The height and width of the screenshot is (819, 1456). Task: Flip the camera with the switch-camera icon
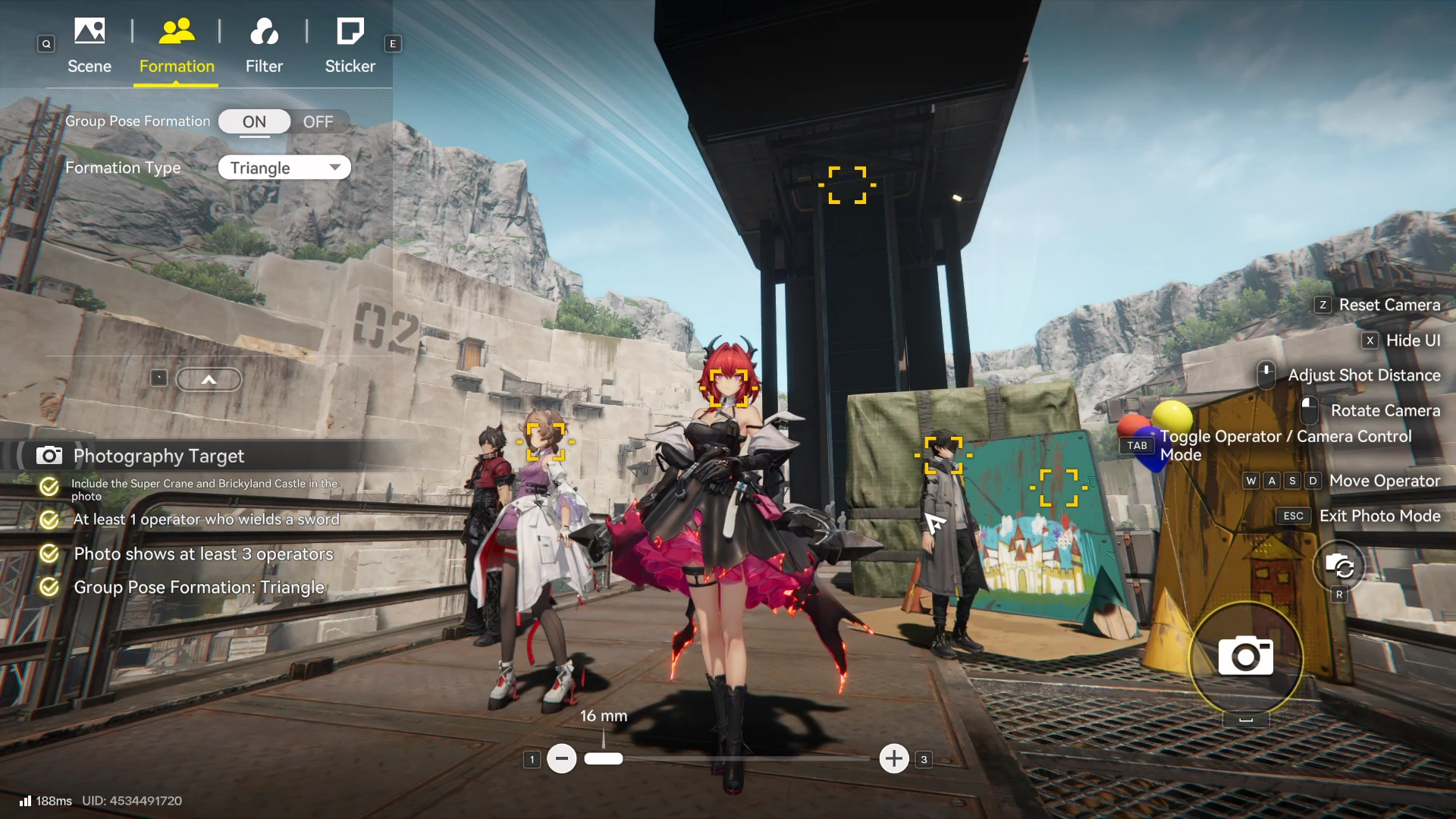(1339, 566)
